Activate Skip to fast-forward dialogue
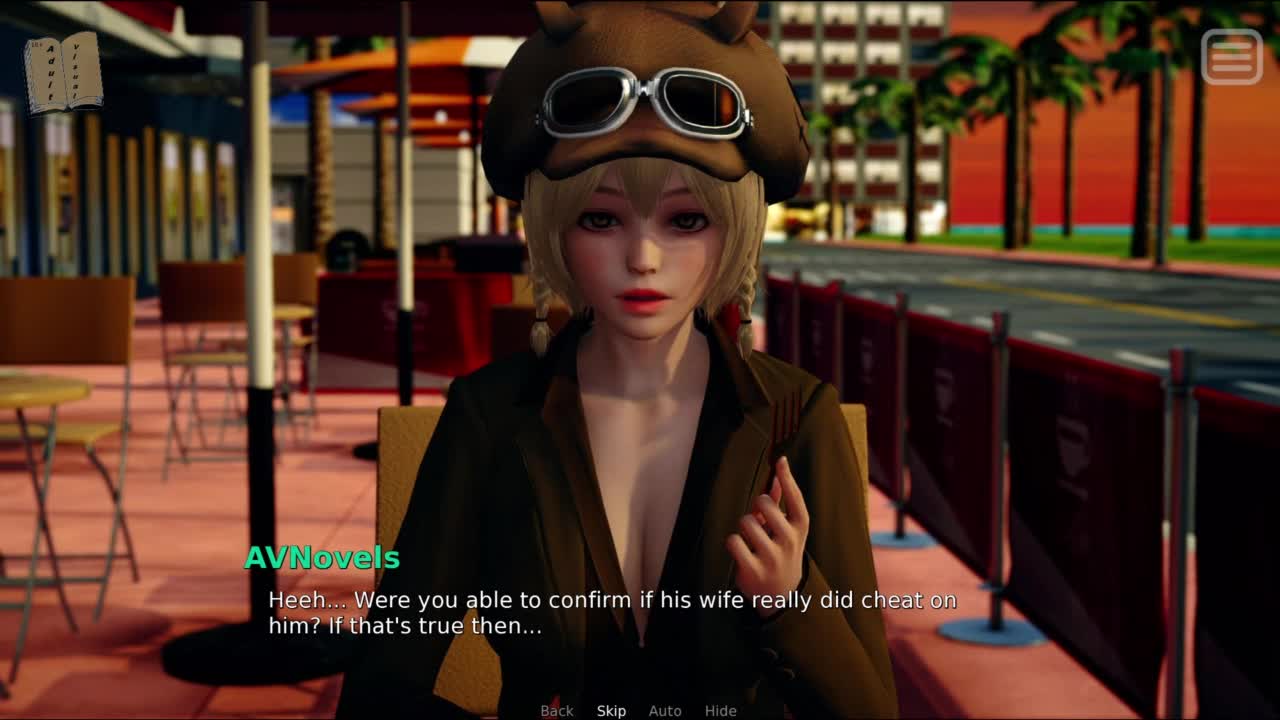The image size is (1280, 720). click(611, 711)
